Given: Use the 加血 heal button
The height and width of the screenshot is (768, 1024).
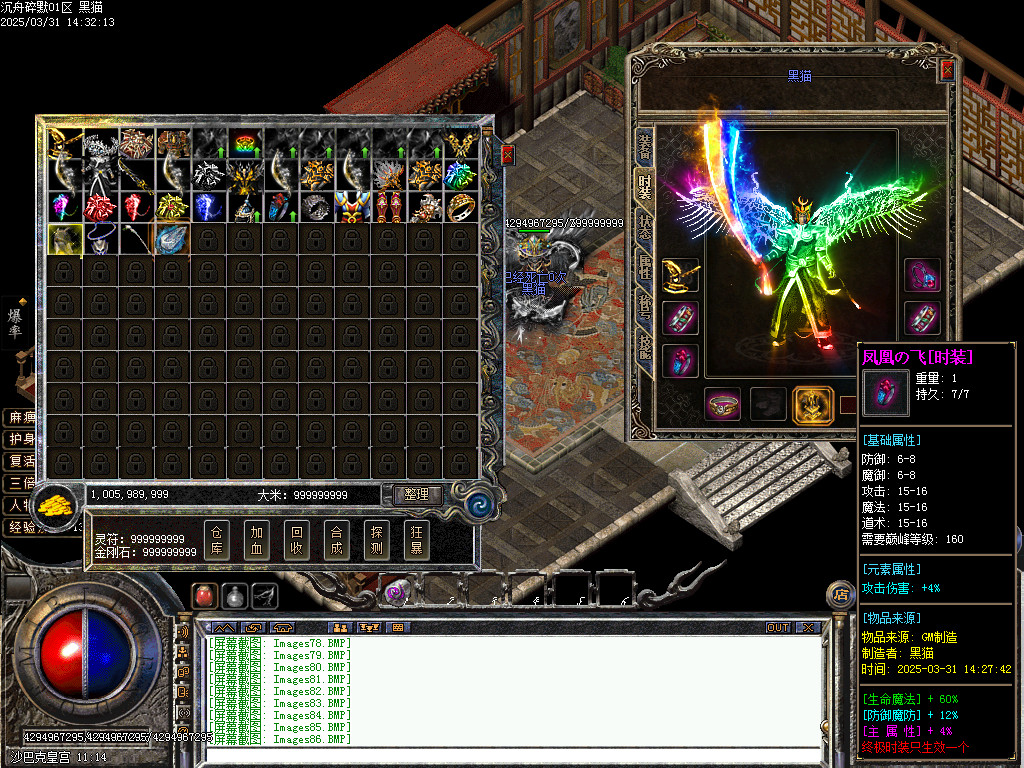Looking at the screenshot, I should 256,540.
